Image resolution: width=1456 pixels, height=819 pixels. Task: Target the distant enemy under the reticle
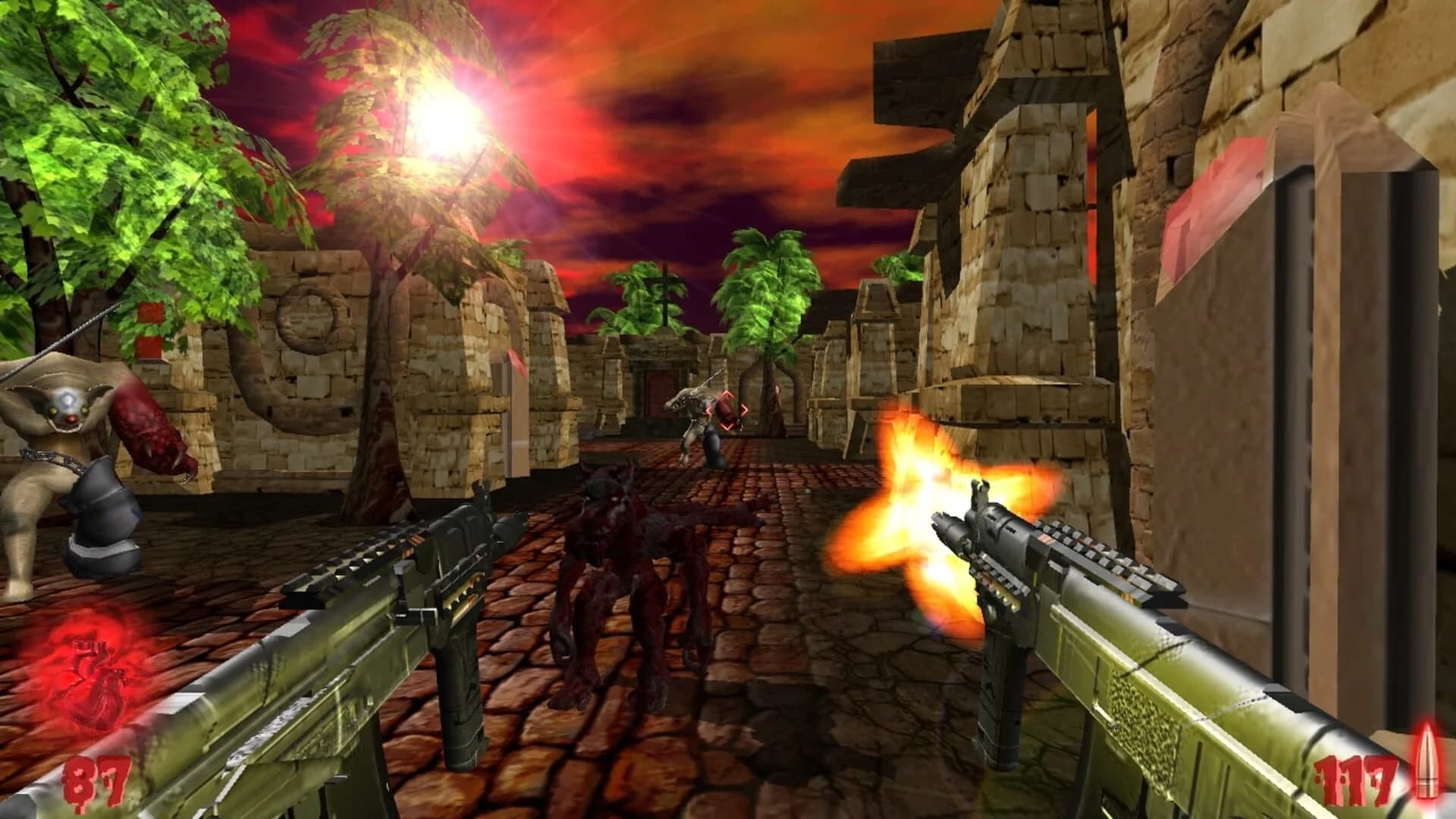click(x=698, y=421)
